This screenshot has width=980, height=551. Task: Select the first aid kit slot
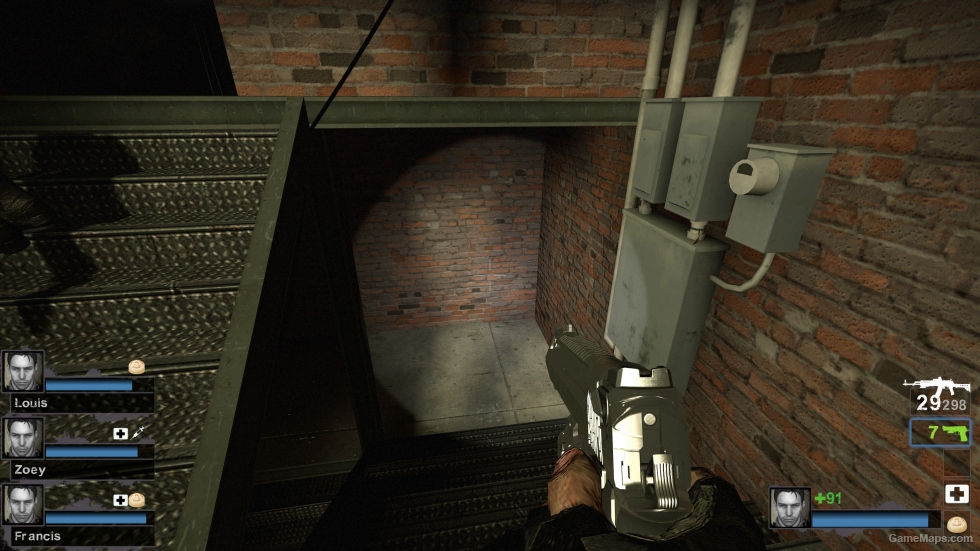click(956, 493)
